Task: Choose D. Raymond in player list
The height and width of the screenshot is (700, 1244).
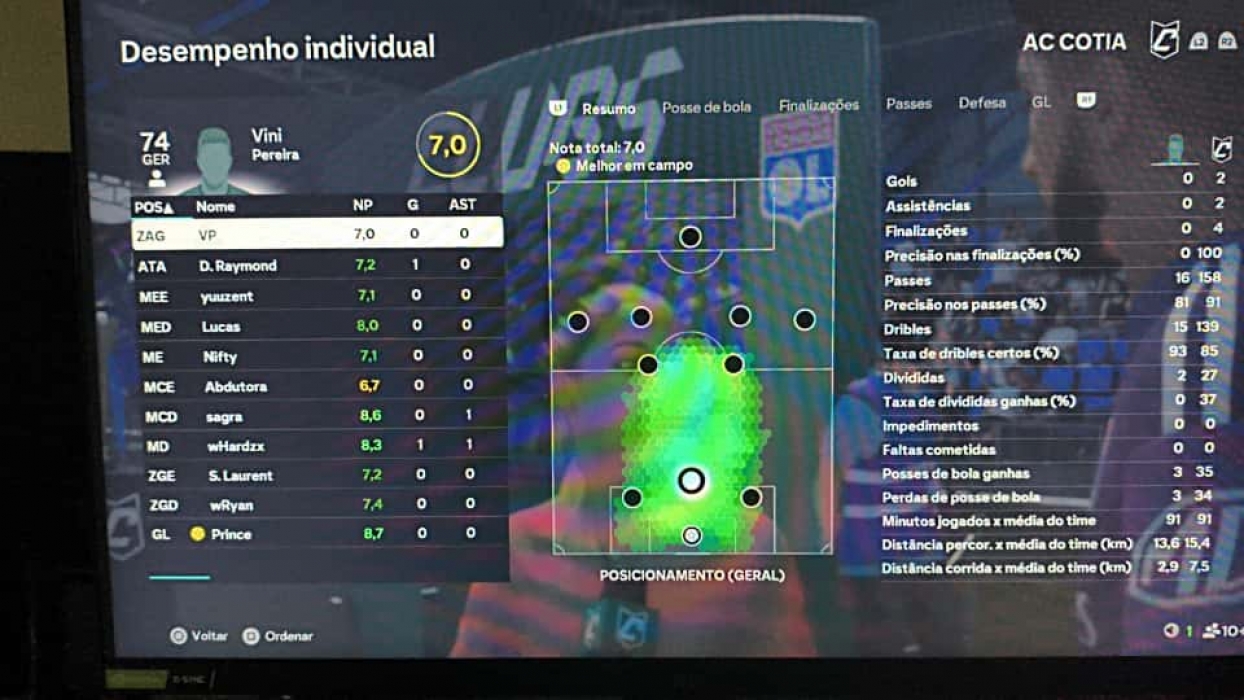Action: 317,265
